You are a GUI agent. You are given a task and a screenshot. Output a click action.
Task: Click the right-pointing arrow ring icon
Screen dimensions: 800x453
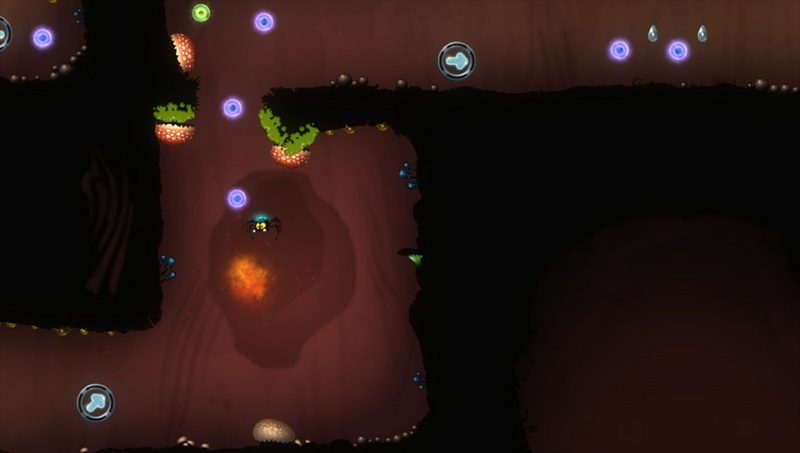(x=456, y=61)
